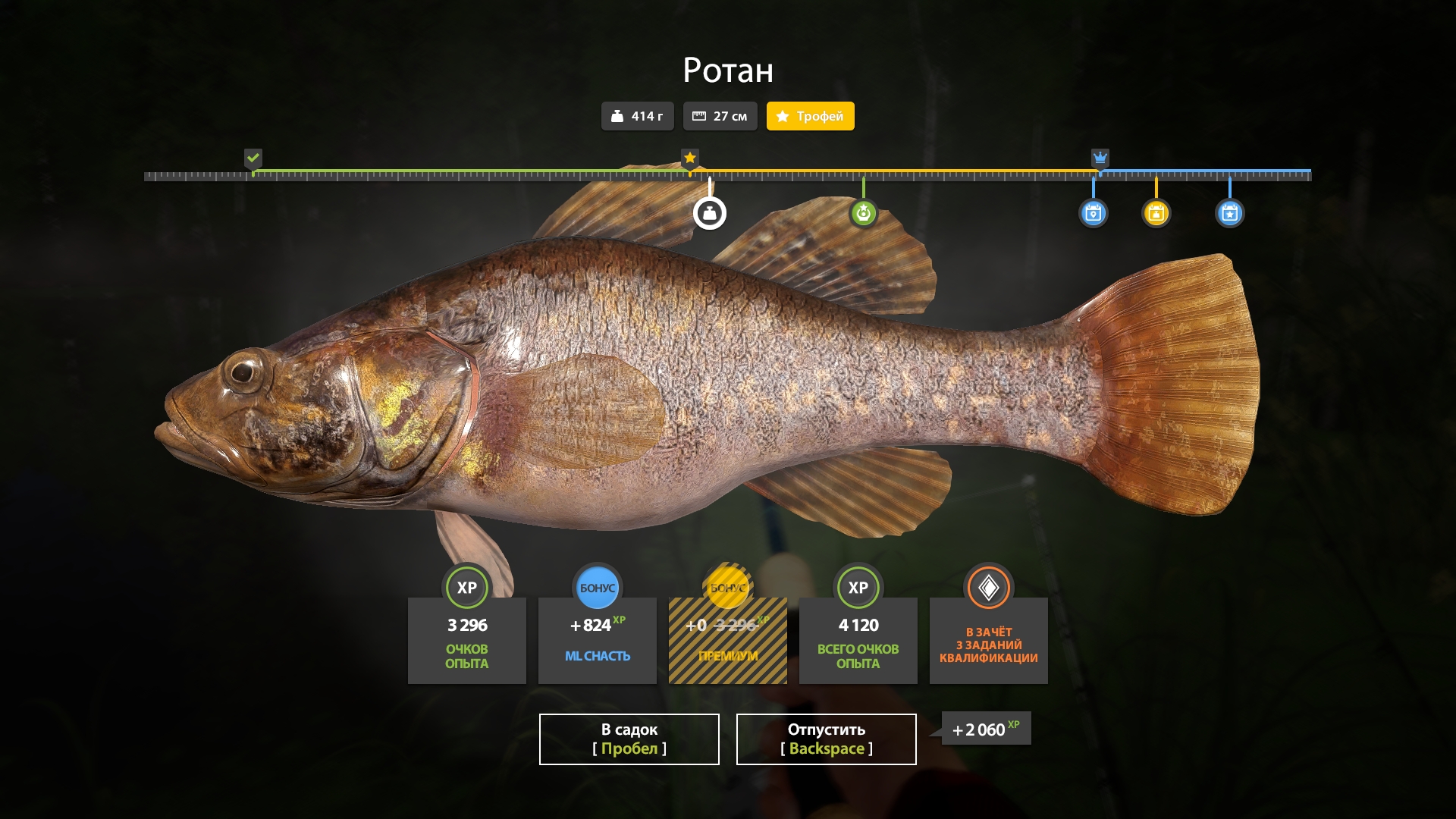The image size is (1456, 819).
Task: Click the star trophy threshold marker
Action: pyautogui.click(x=689, y=158)
